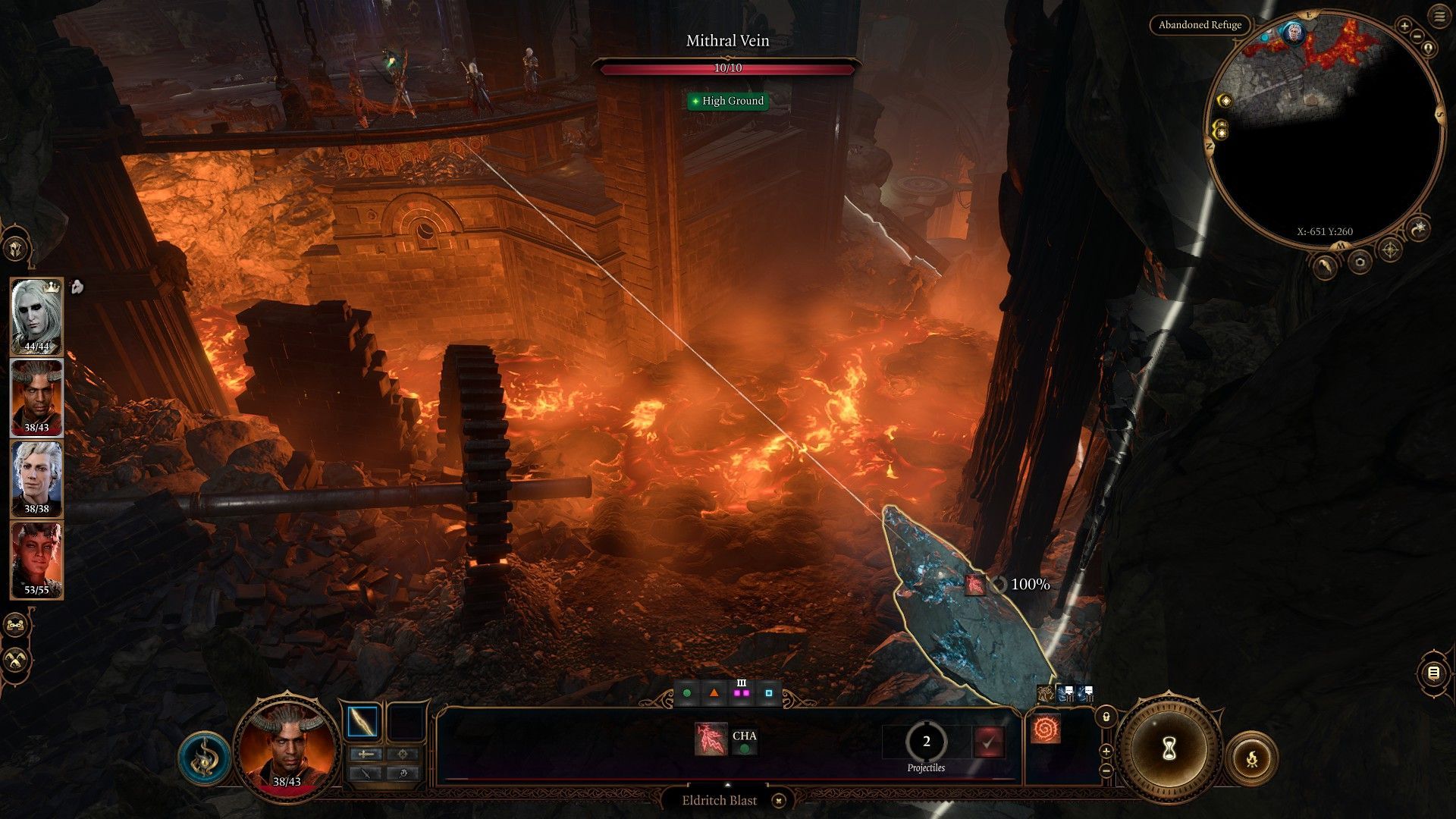Image resolution: width=1456 pixels, height=819 pixels.
Task: Open the party helmet icon button
Action: 16,249
